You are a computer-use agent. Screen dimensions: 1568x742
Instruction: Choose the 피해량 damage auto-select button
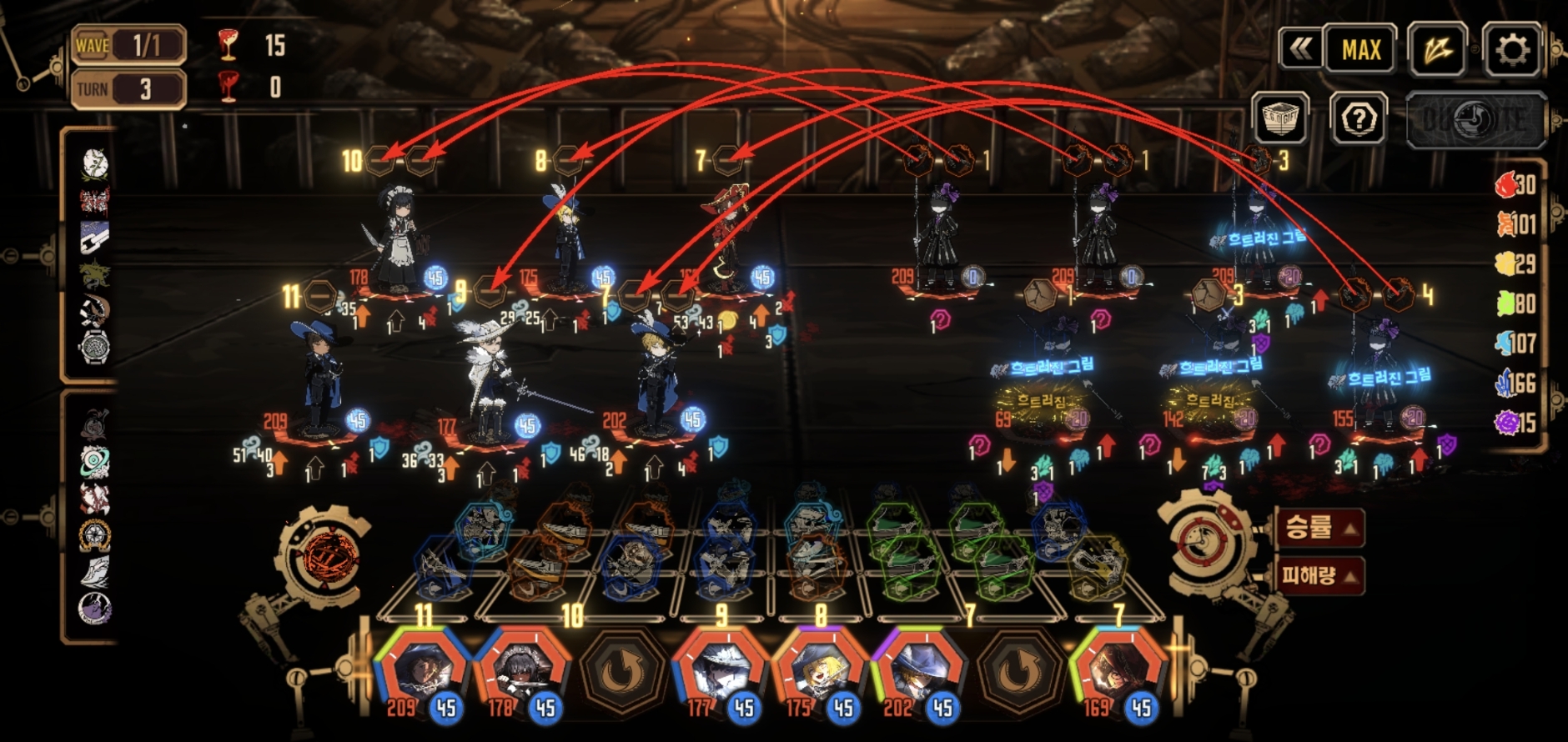point(1319,574)
